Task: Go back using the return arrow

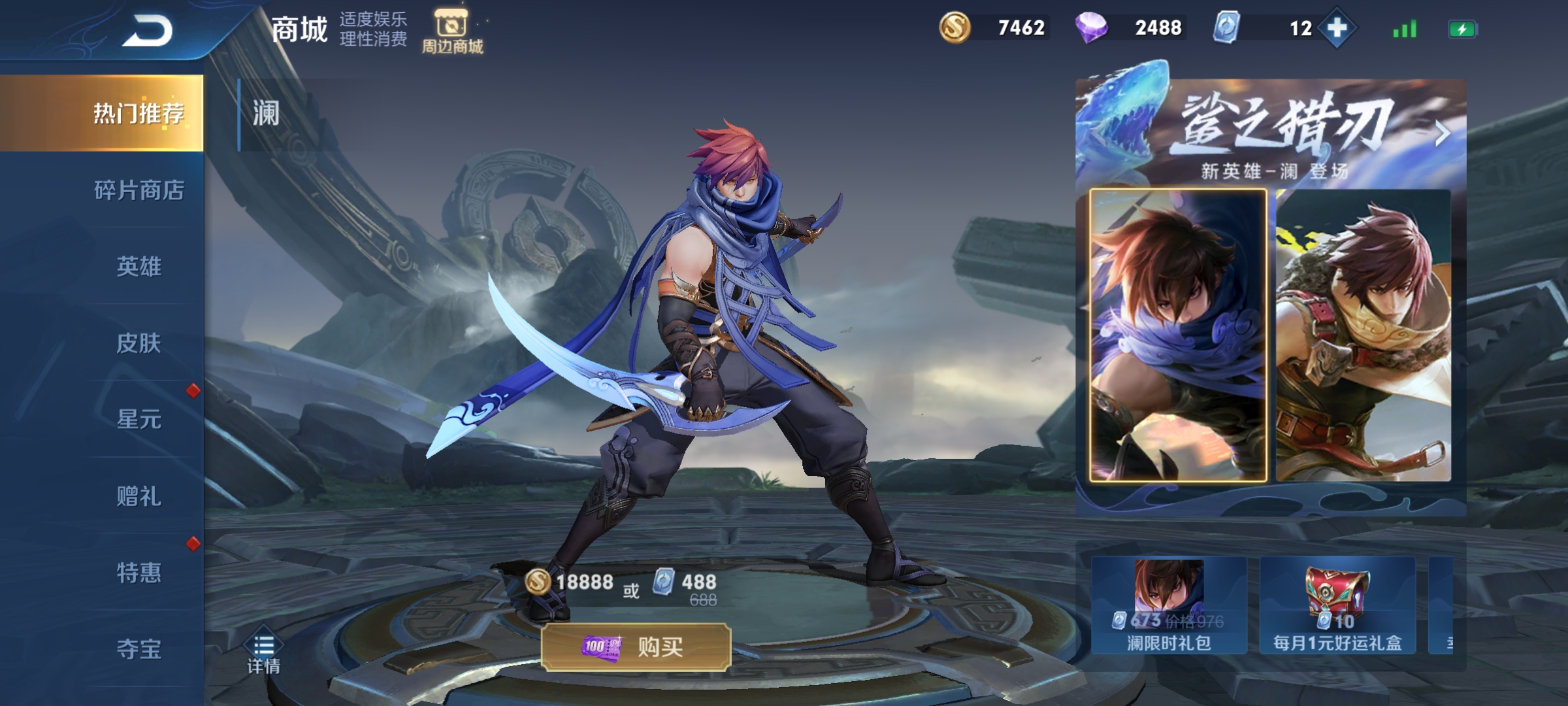Action: [x=148, y=31]
